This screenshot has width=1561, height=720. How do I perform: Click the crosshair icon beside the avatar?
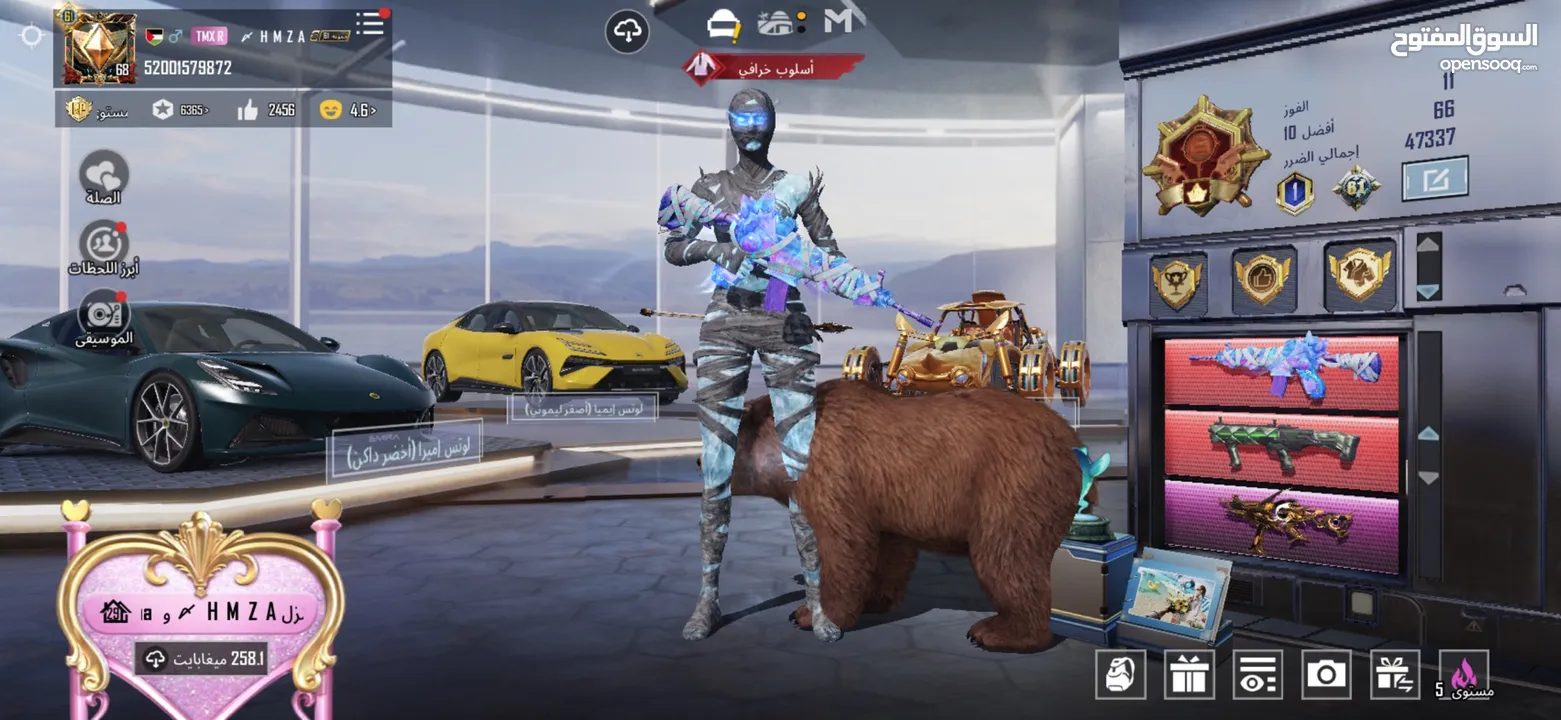point(31,37)
